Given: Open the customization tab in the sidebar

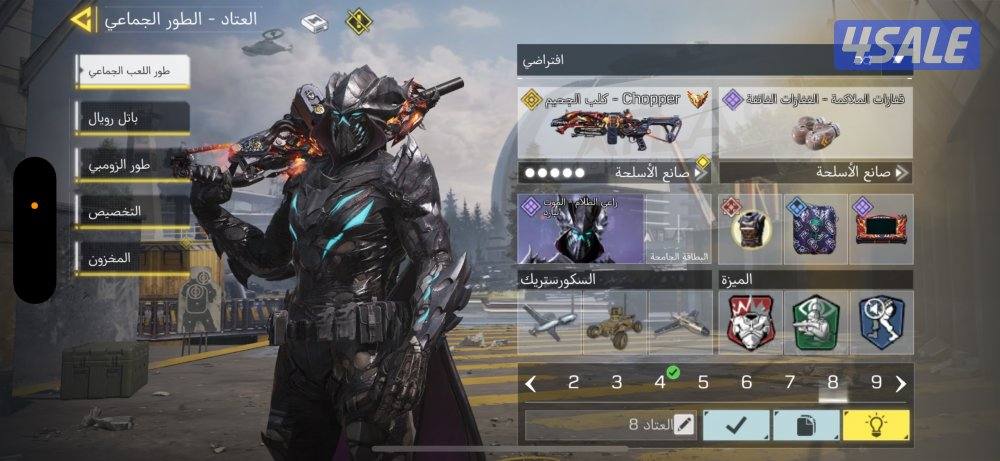Looking at the screenshot, I should [132, 212].
